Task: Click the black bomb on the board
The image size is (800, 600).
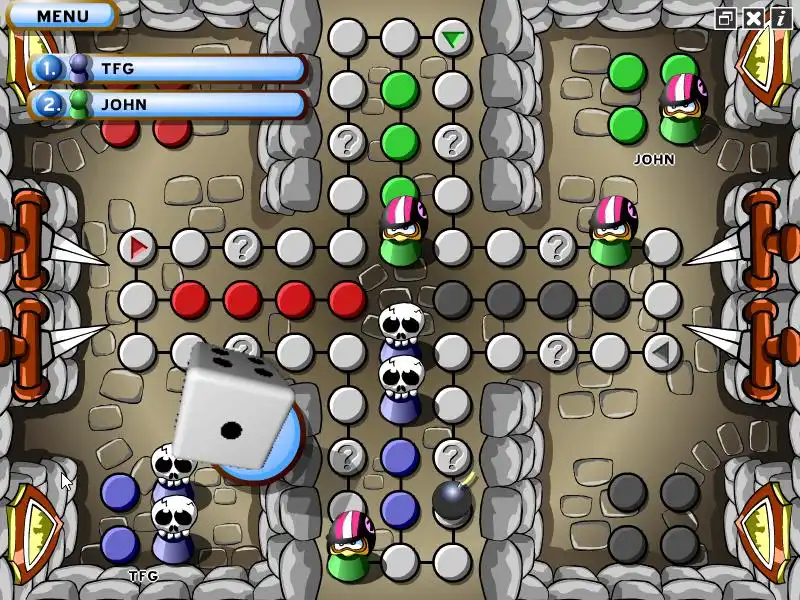Action: click(x=451, y=500)
